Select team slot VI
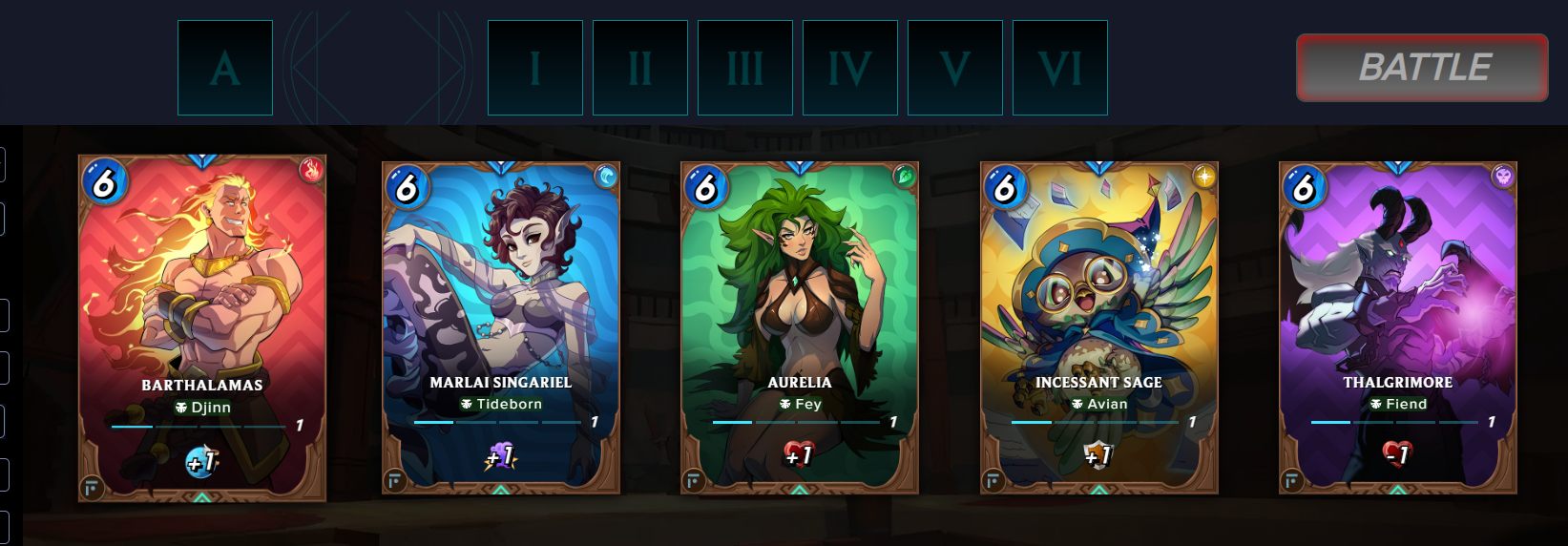Screen dimensions: 1568x546 pos(1060,68)
